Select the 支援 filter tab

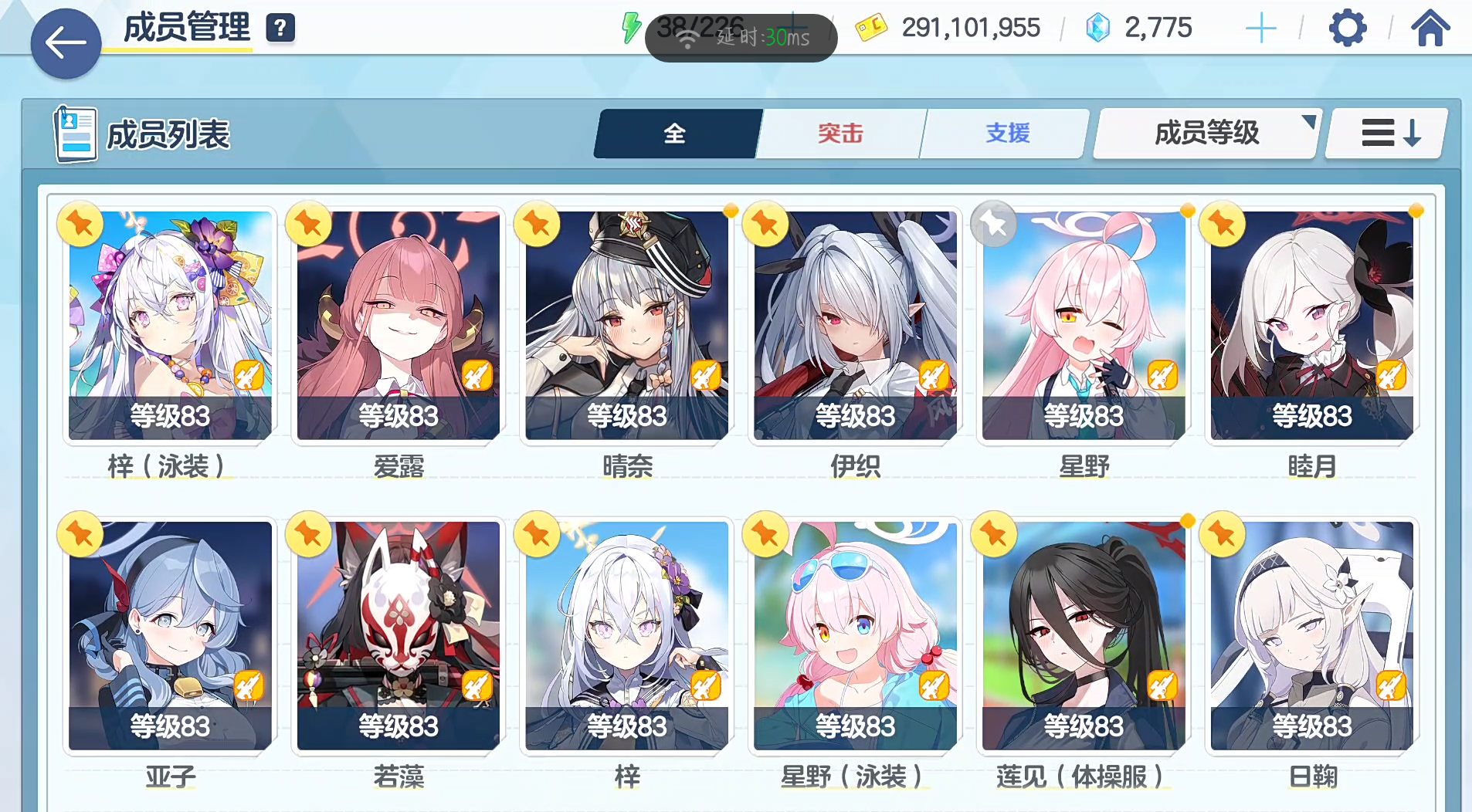point(1006,133)
